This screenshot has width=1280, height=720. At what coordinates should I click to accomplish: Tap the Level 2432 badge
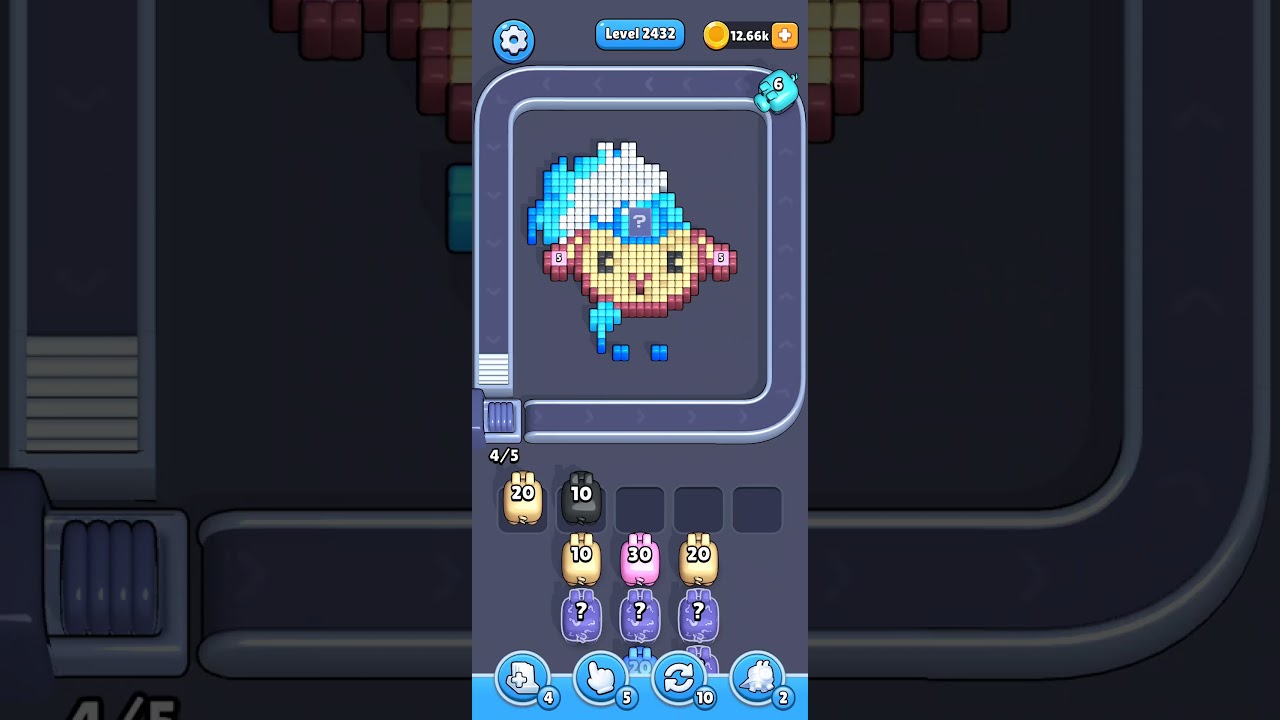pyautogui.click(x=640, y=34)
